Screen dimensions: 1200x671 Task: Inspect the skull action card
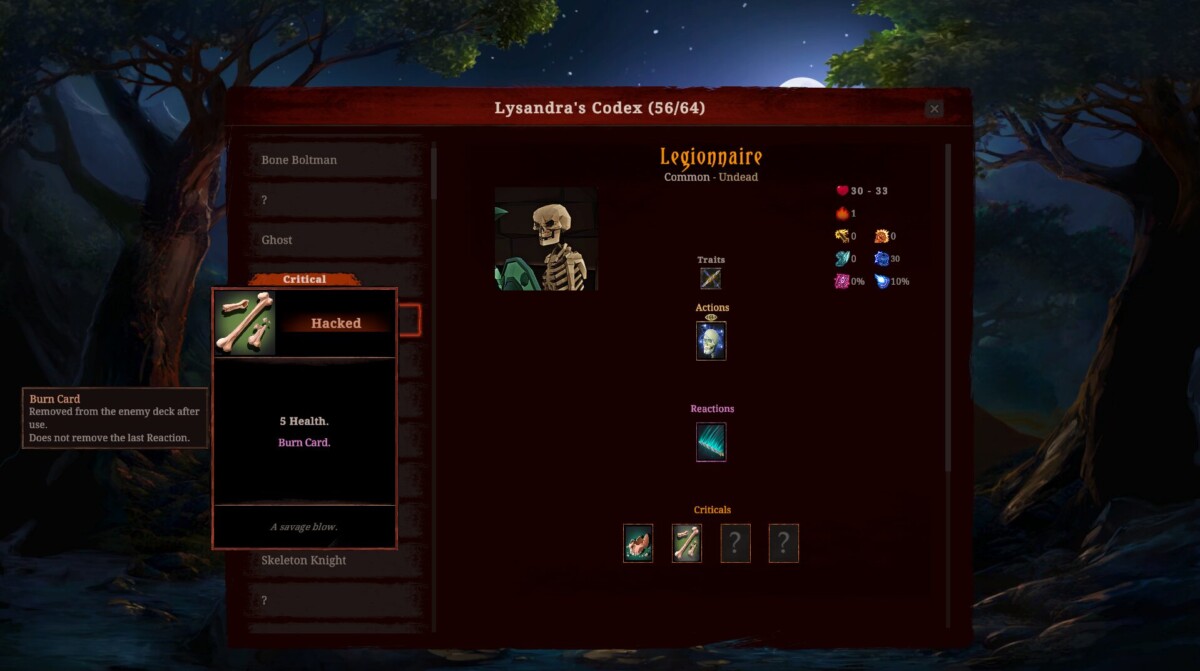point(711,341)
